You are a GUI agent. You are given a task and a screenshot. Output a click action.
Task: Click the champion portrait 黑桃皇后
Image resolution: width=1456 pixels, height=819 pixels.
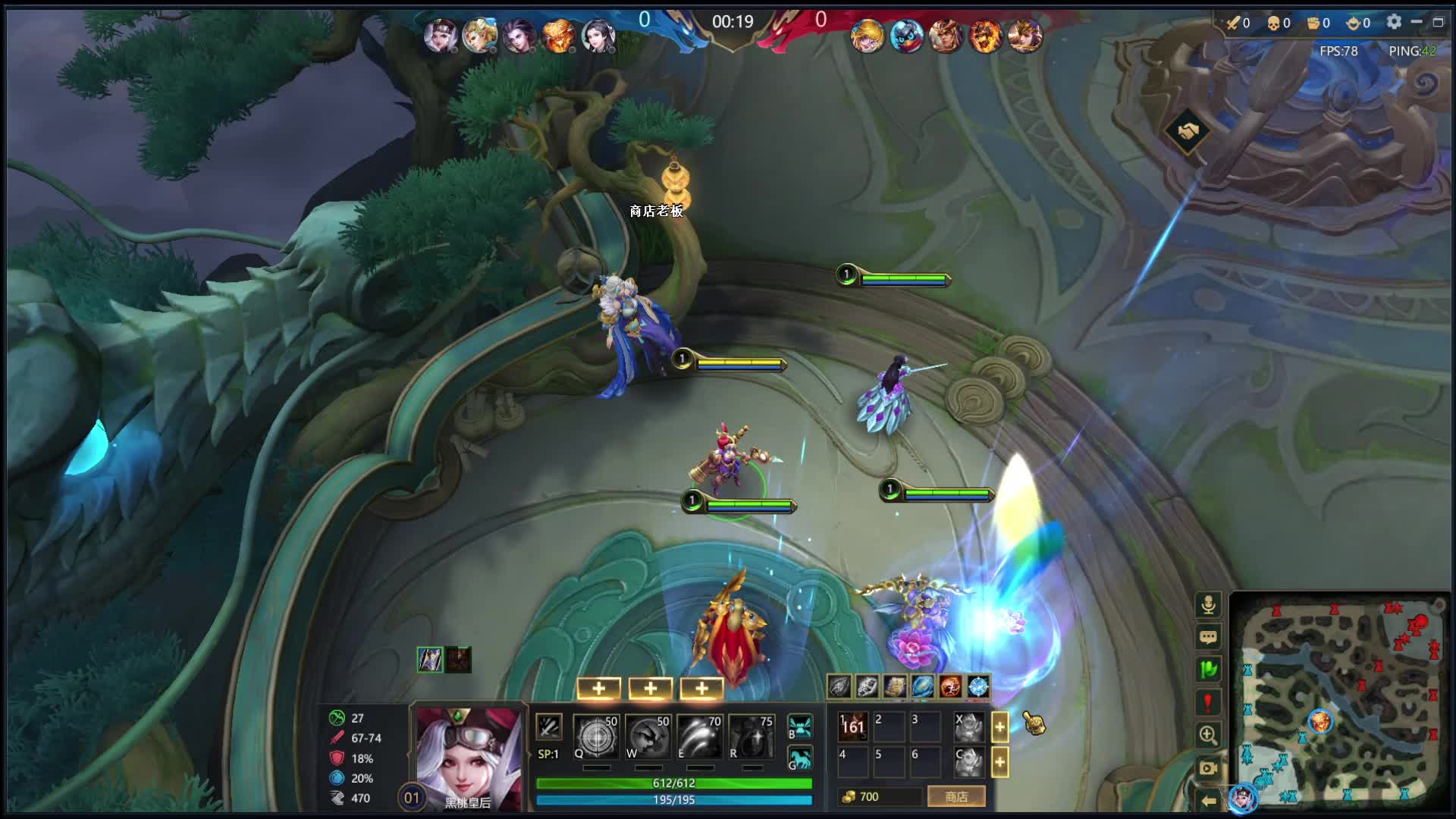[468, 755]
